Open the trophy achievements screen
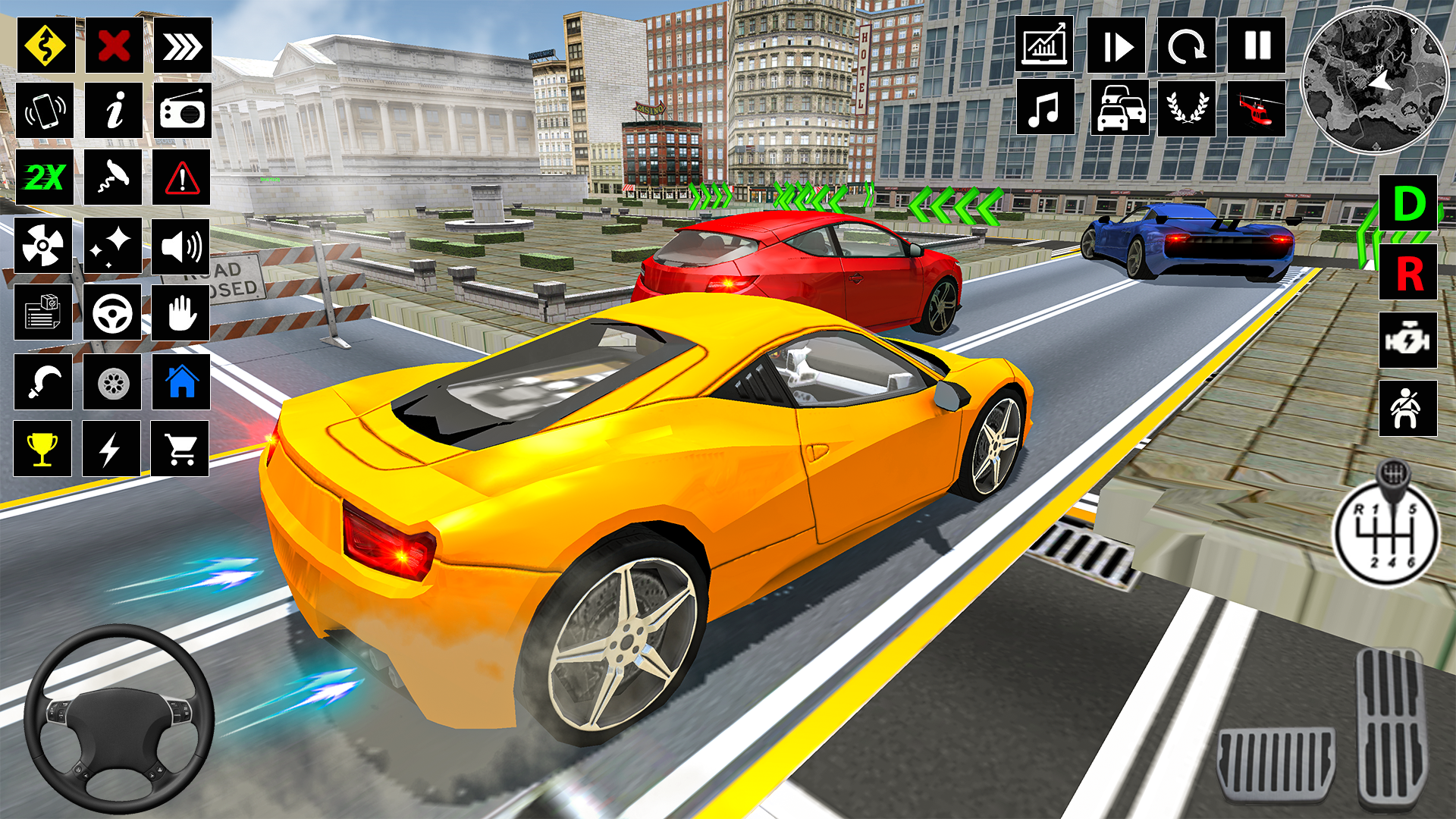The image size is (1456, 819). pos(43,447)
